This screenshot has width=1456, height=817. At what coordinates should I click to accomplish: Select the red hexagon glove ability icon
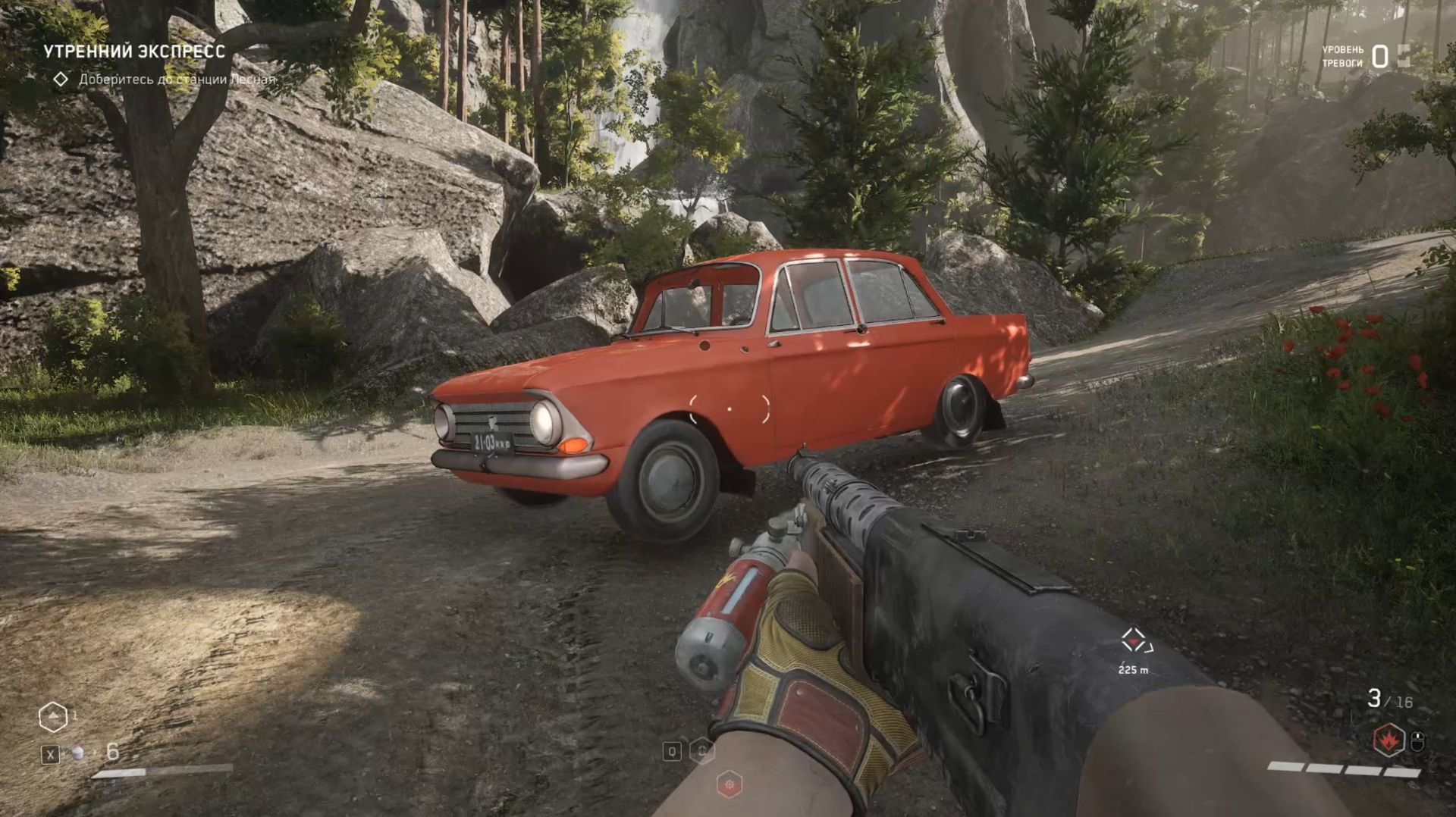click(730, 784)
